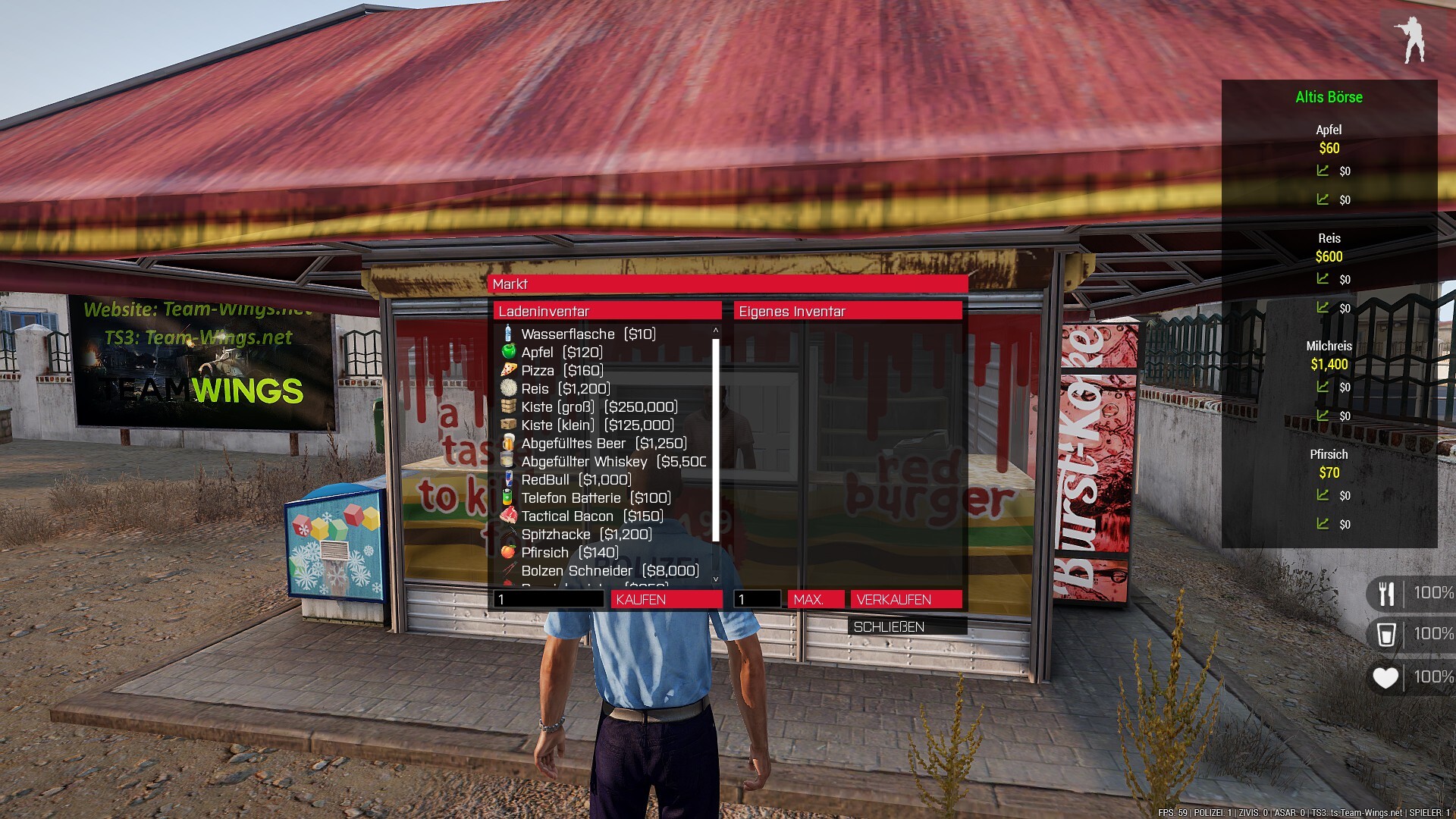1456x819 pixels.
Task: Select the Pizza entry
Action: (x=562, y=371)
